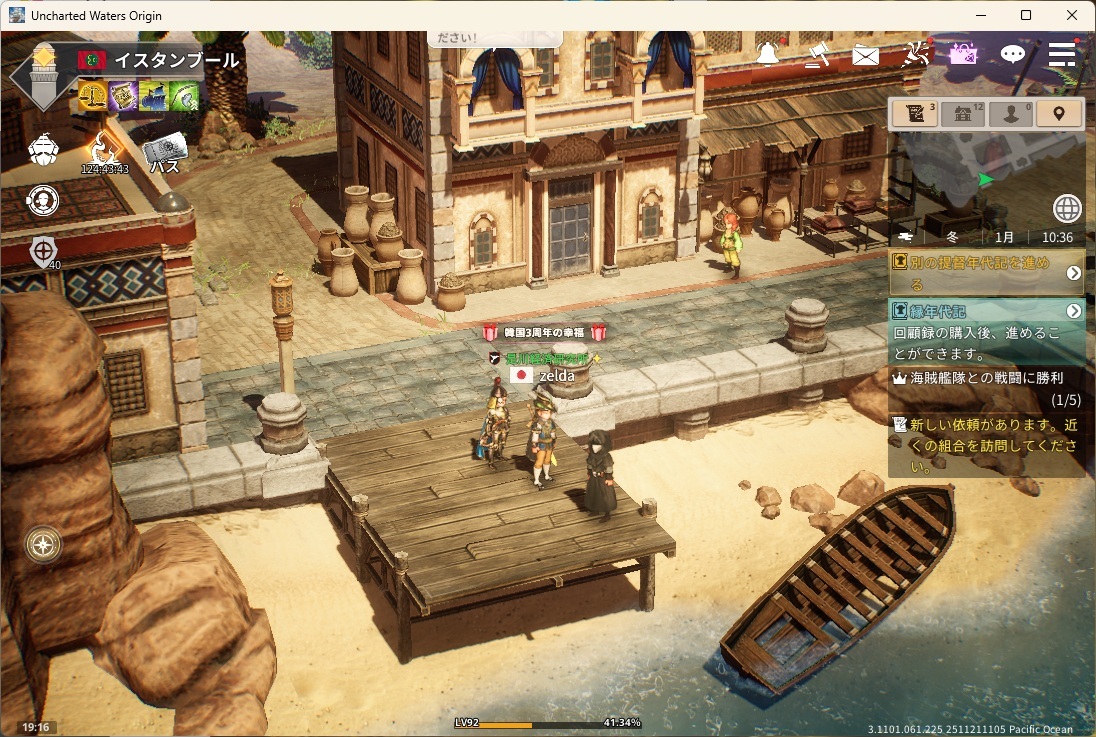Screen dimensions: 1096x737
Task: Click the ship fleet icon
Action: [43, 150]
